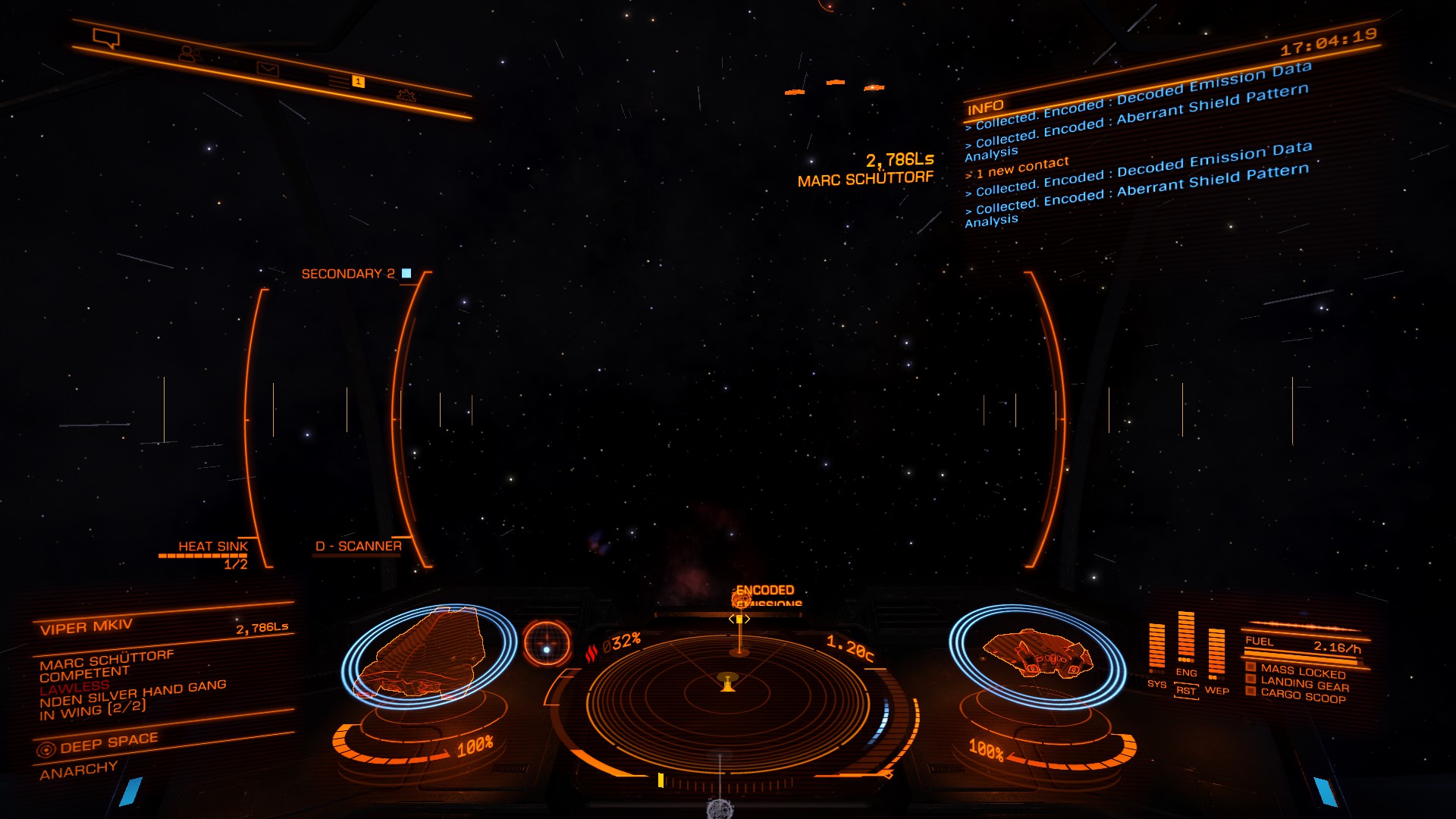1456x819 pixels.
Task: Click the Secondary 2 fire group label
Action: click(348, 274)
